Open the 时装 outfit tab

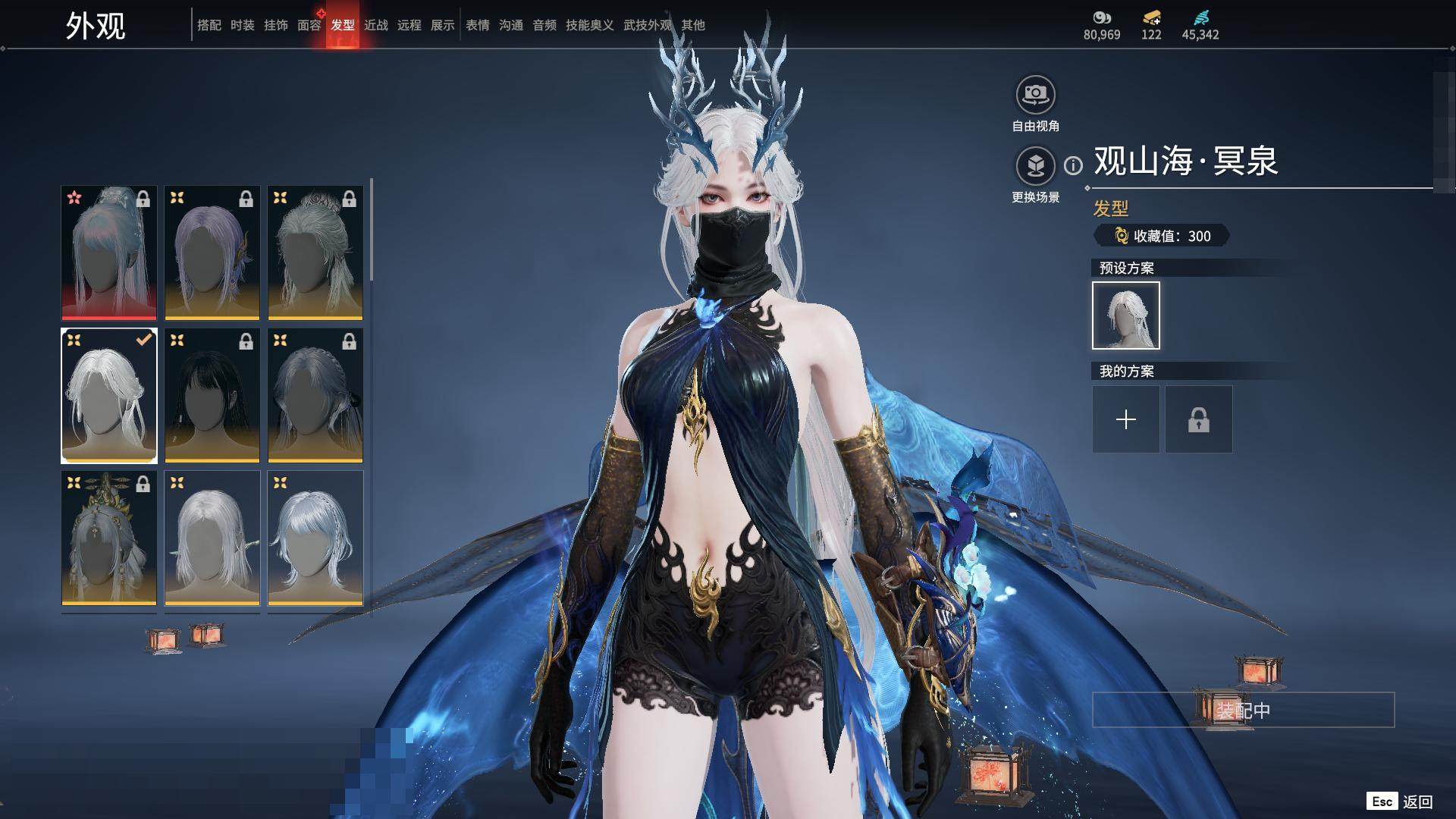[242, 25]
